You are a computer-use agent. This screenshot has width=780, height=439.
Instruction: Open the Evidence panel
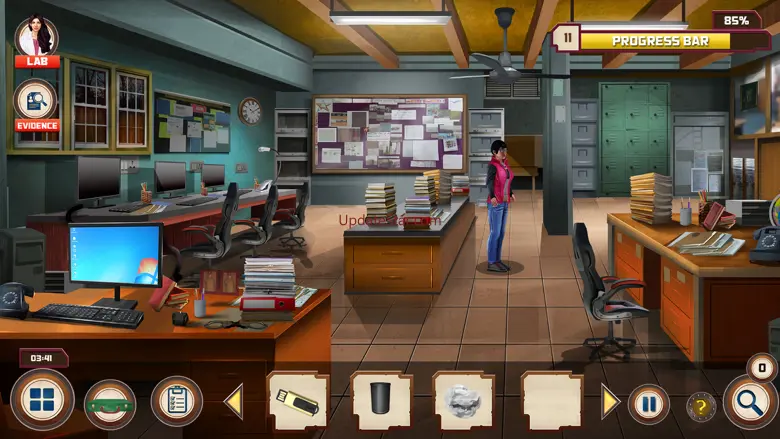click(x=37, y=102)
